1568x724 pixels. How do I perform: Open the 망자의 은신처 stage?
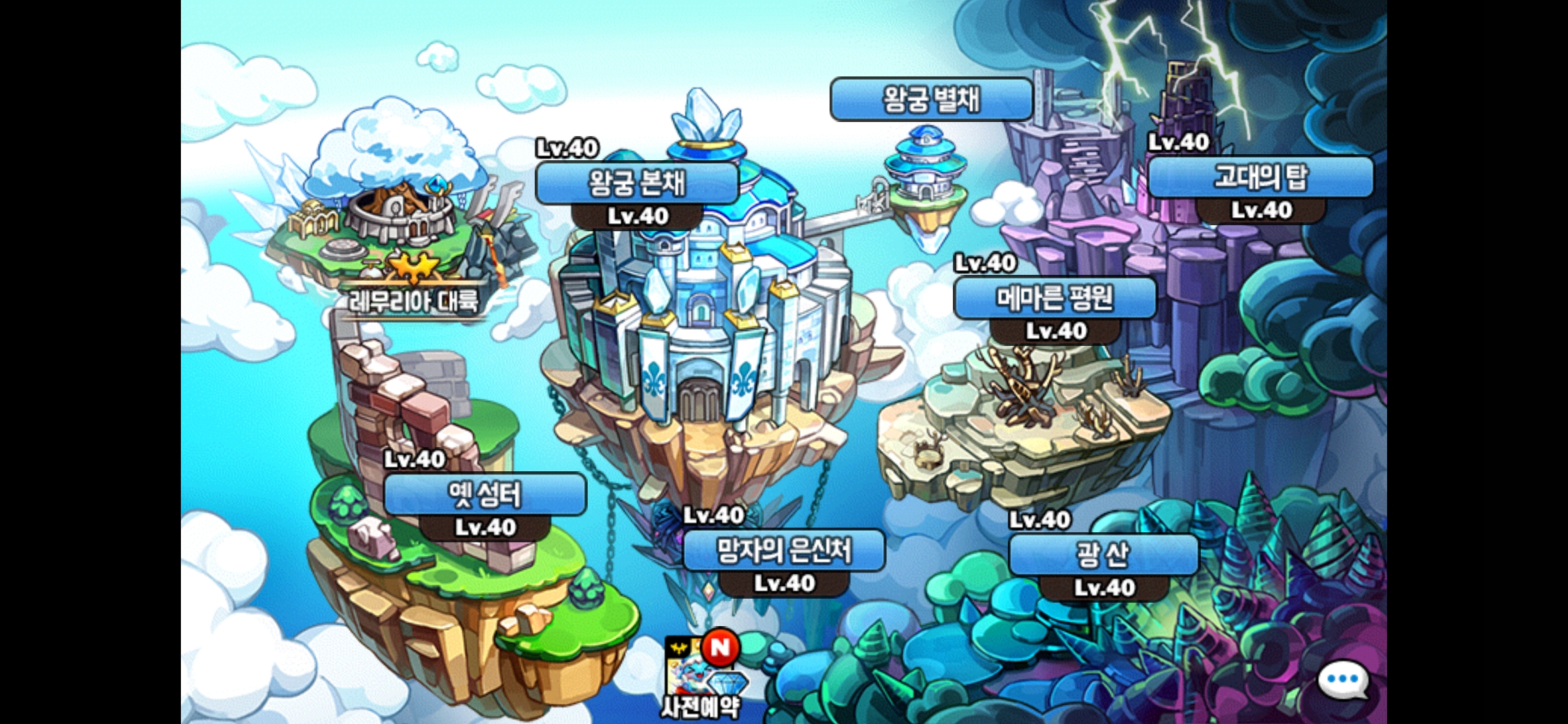click(783, 550)
